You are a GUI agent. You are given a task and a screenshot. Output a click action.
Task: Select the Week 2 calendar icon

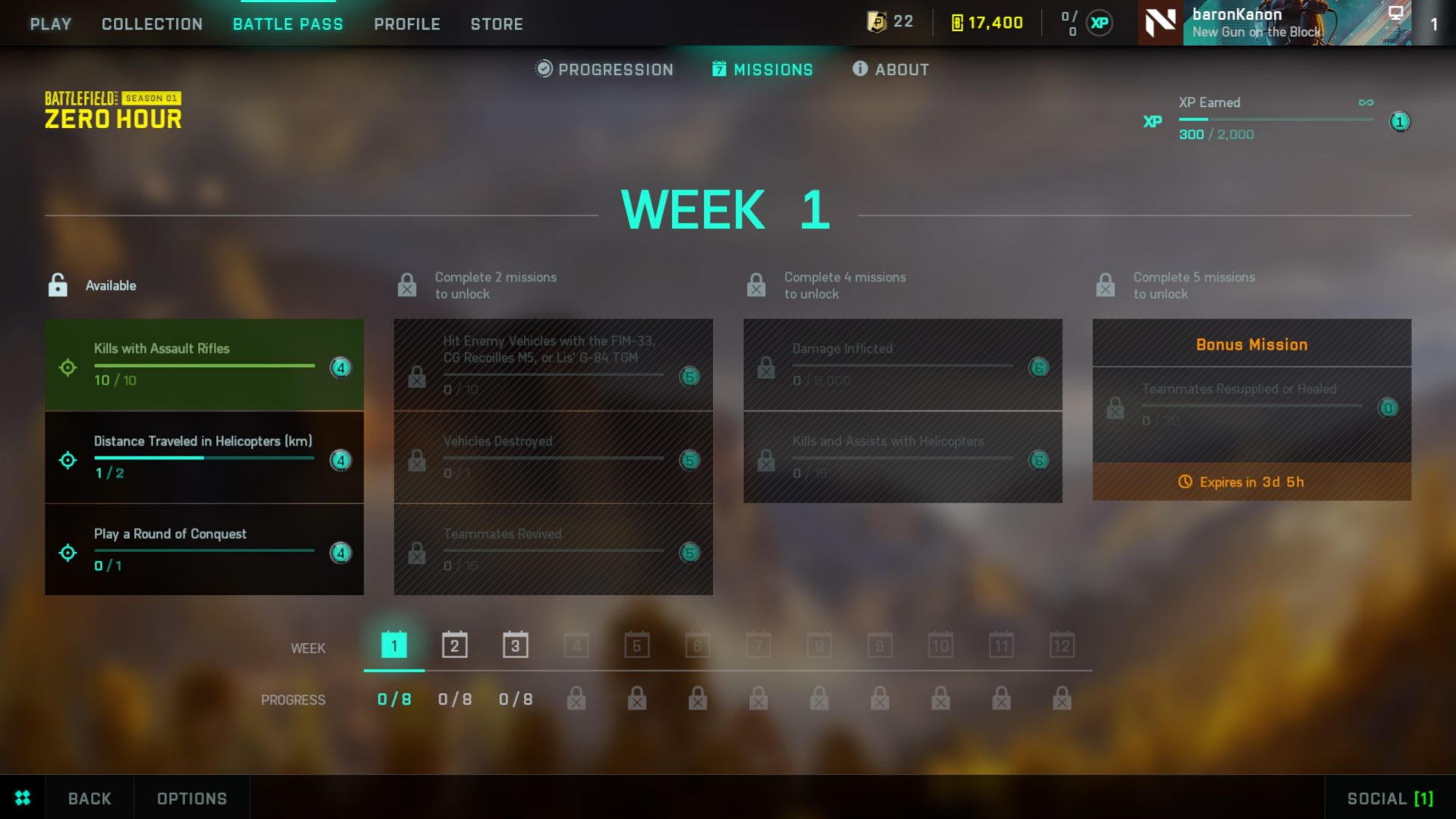coord(453,645)
